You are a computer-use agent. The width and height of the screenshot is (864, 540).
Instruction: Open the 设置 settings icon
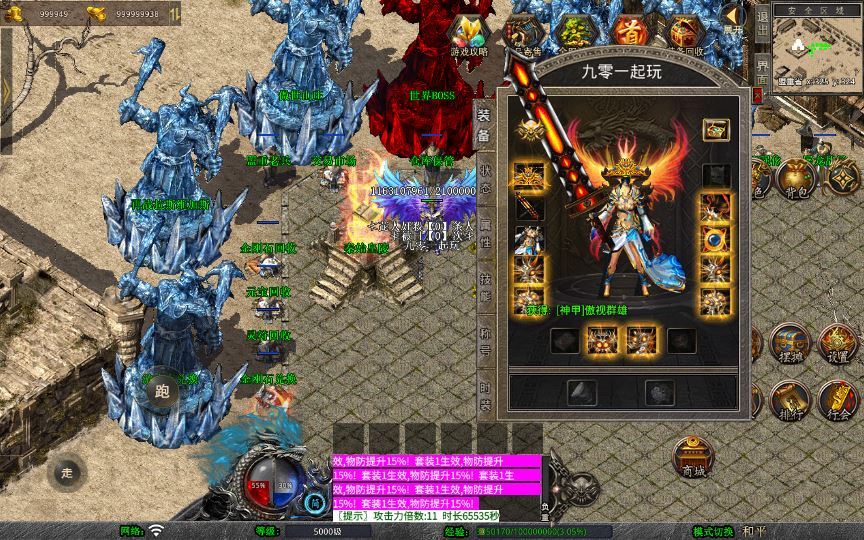(838, 343)
